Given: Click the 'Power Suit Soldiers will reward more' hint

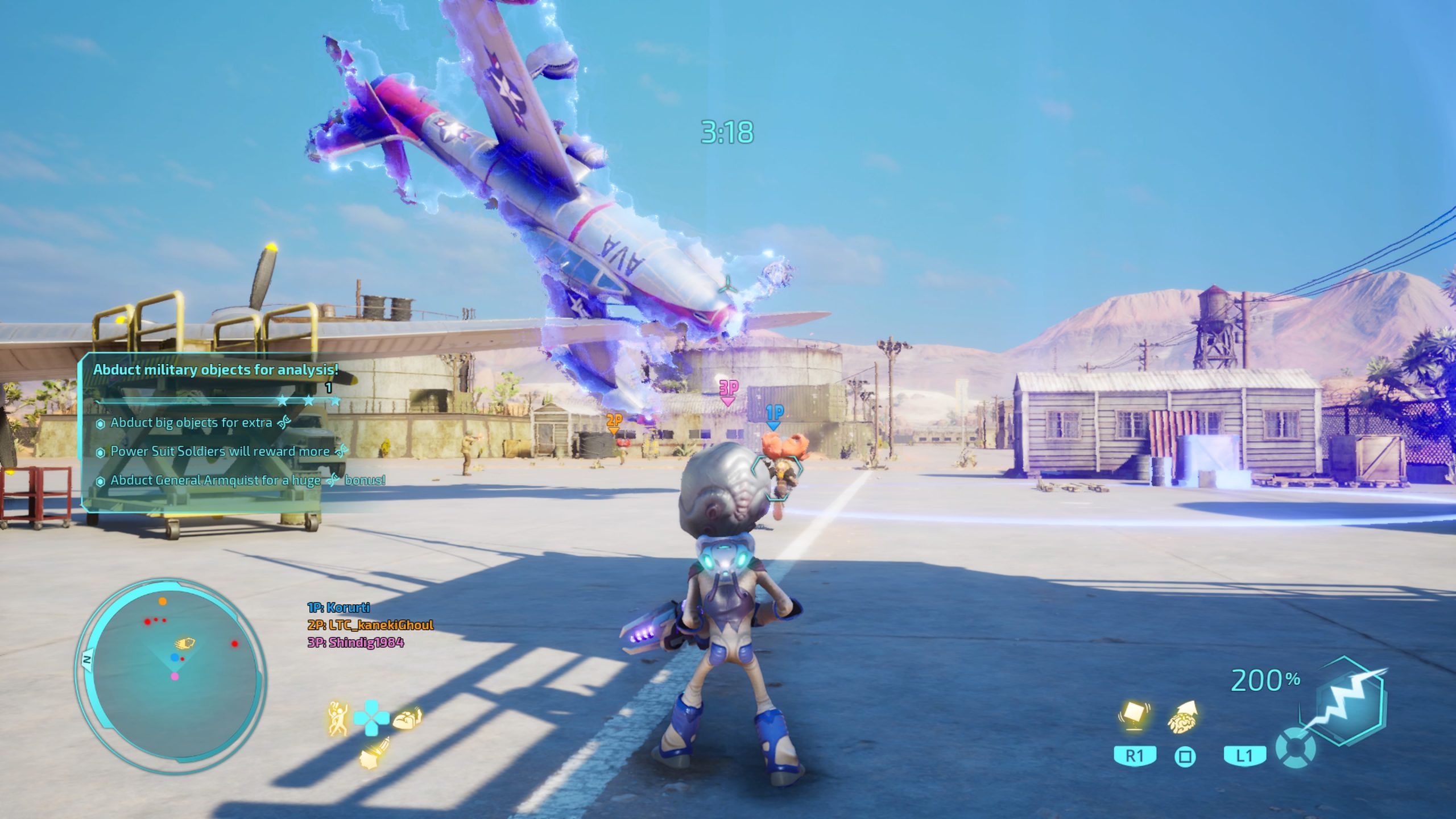Looking at the screenshot, I should (220, 452).
